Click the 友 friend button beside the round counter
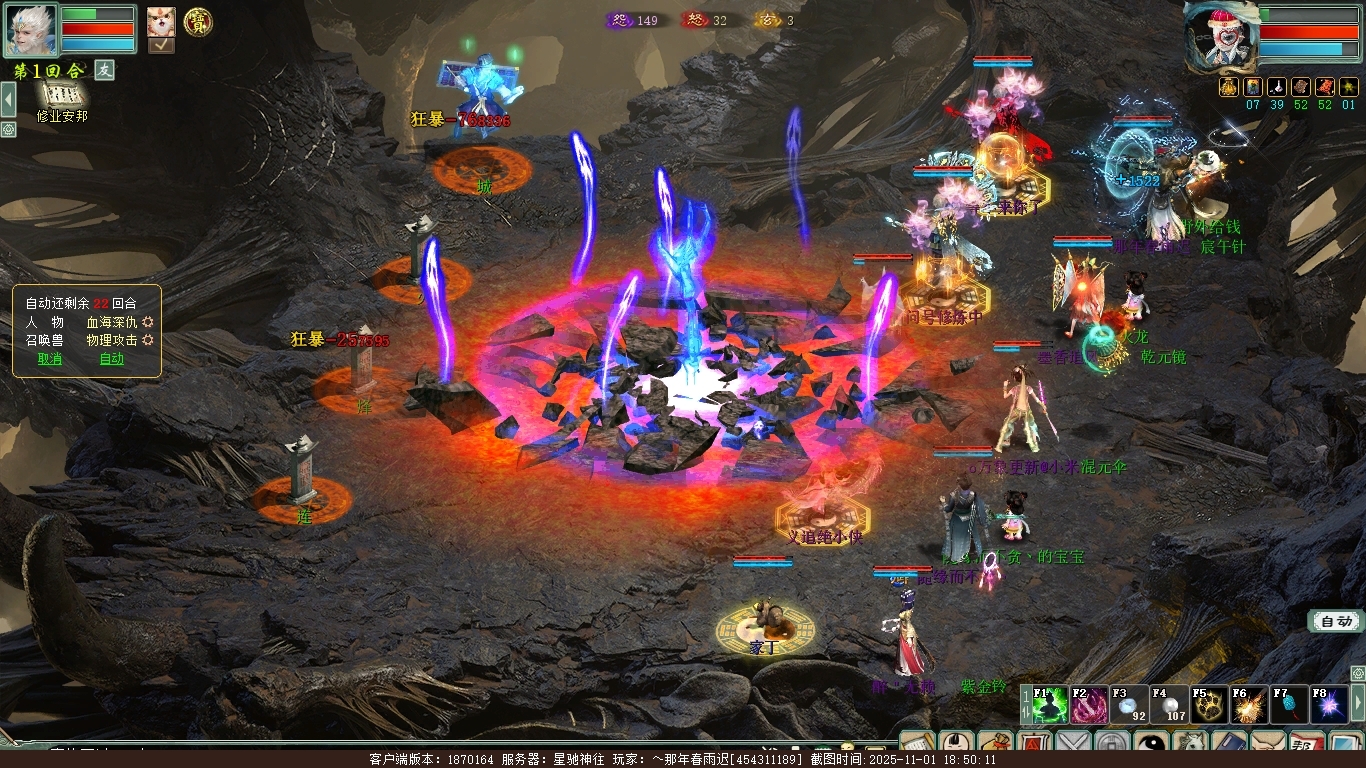Screen dimensions: 1366x768 click(105, 70)
